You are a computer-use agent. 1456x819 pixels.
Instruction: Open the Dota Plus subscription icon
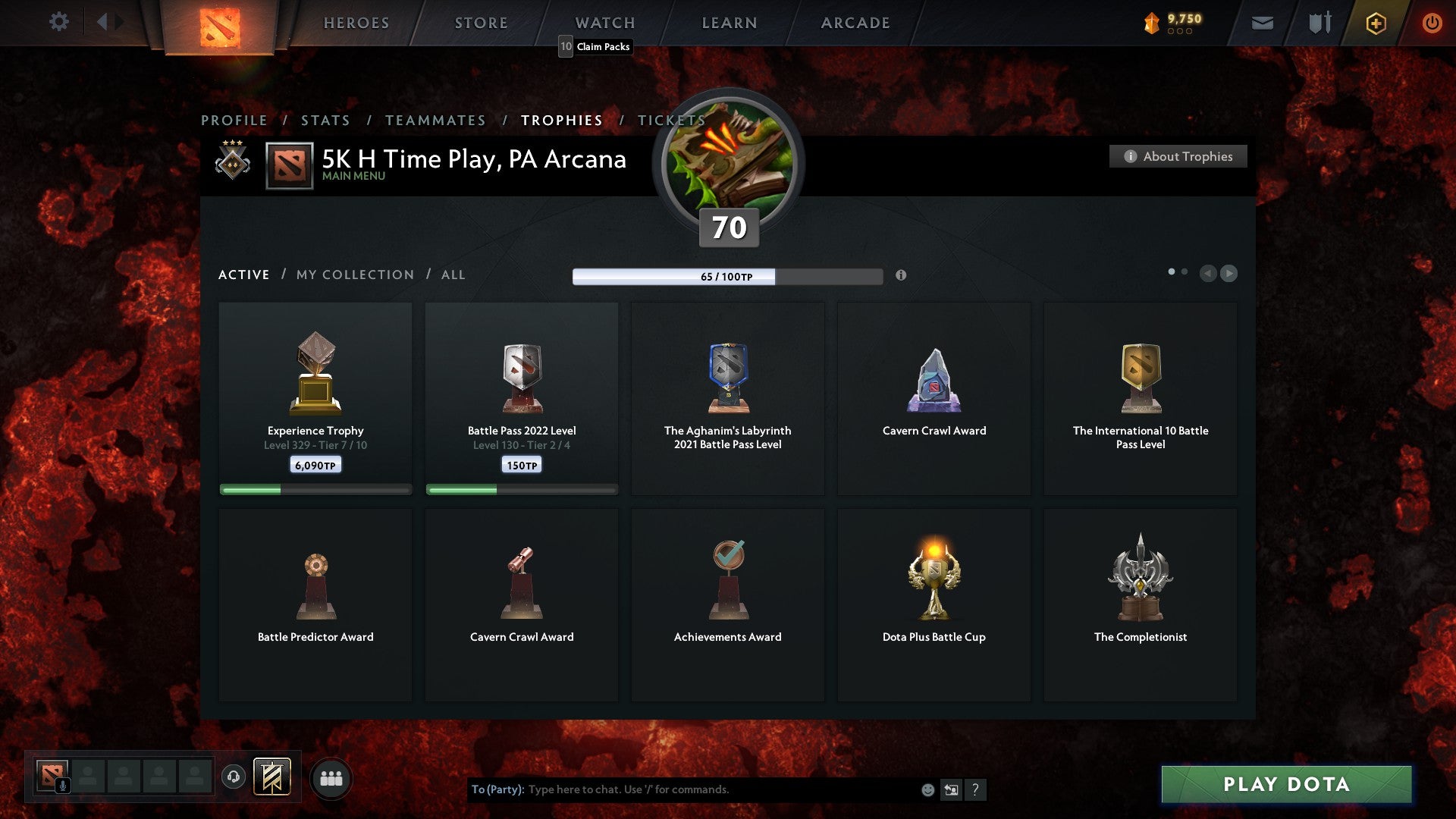tap(1374, 23)
